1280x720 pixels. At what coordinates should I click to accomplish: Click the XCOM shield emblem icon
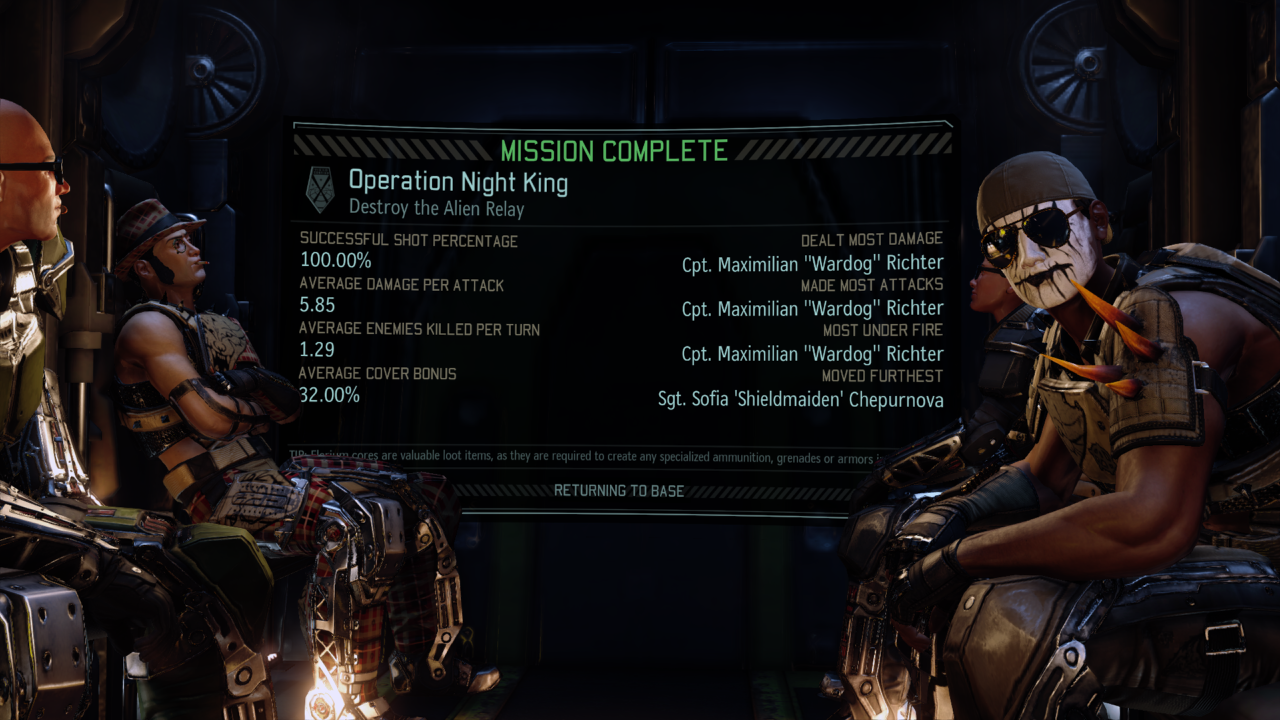[x=320, y=188]
